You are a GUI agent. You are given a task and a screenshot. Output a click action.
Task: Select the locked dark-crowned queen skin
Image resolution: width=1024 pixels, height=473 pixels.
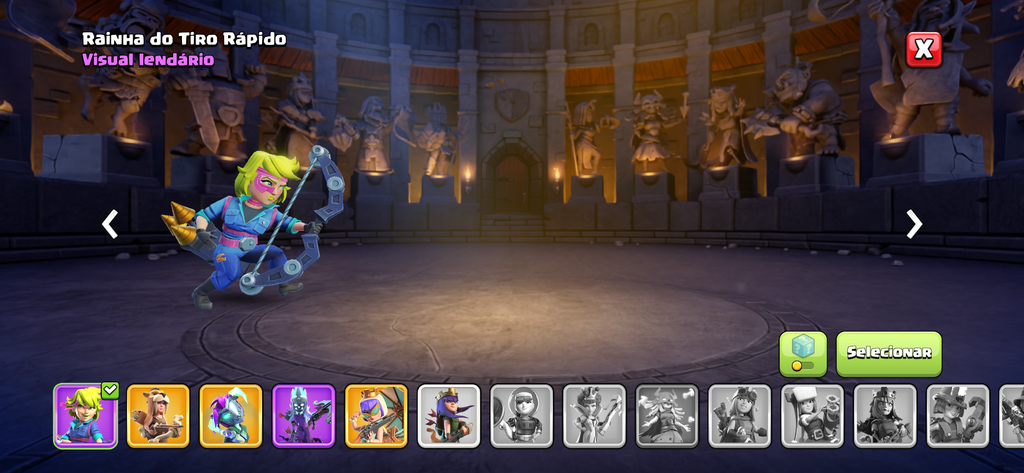[x=885, y=415]
